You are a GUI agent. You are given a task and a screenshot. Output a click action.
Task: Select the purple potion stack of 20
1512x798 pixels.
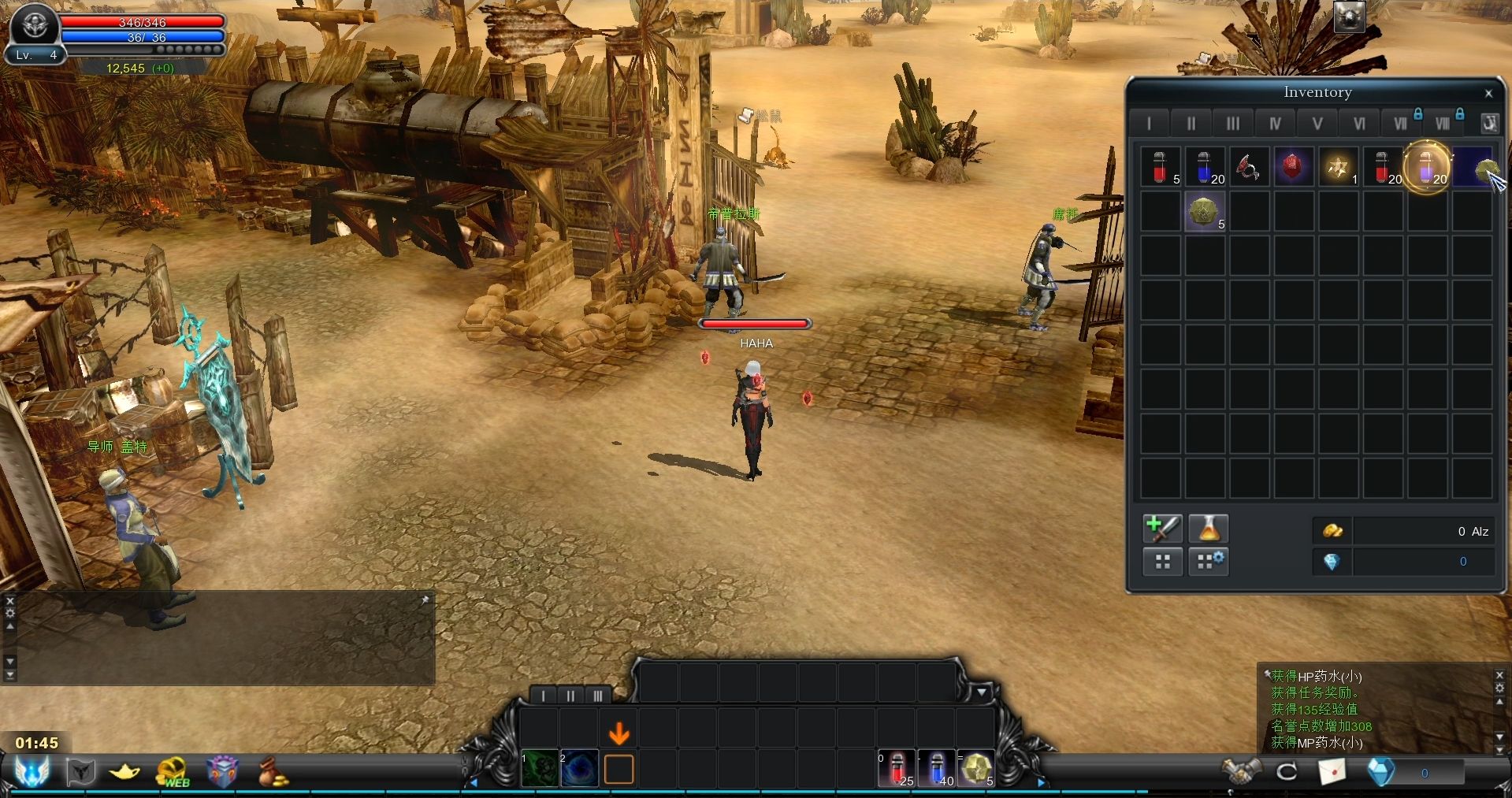[x=1427, y=167]
